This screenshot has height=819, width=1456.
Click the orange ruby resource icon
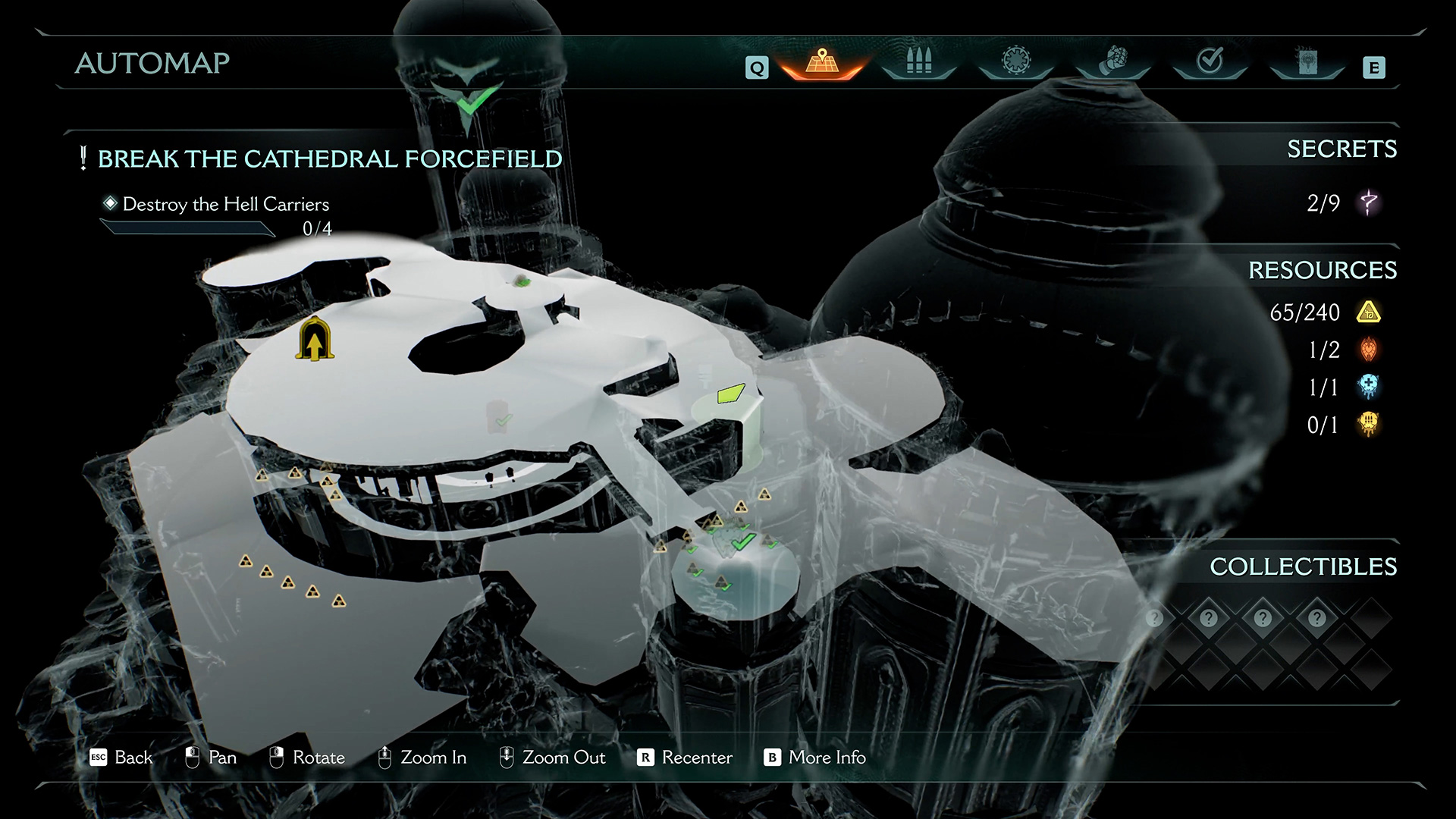click(1369, 350)
